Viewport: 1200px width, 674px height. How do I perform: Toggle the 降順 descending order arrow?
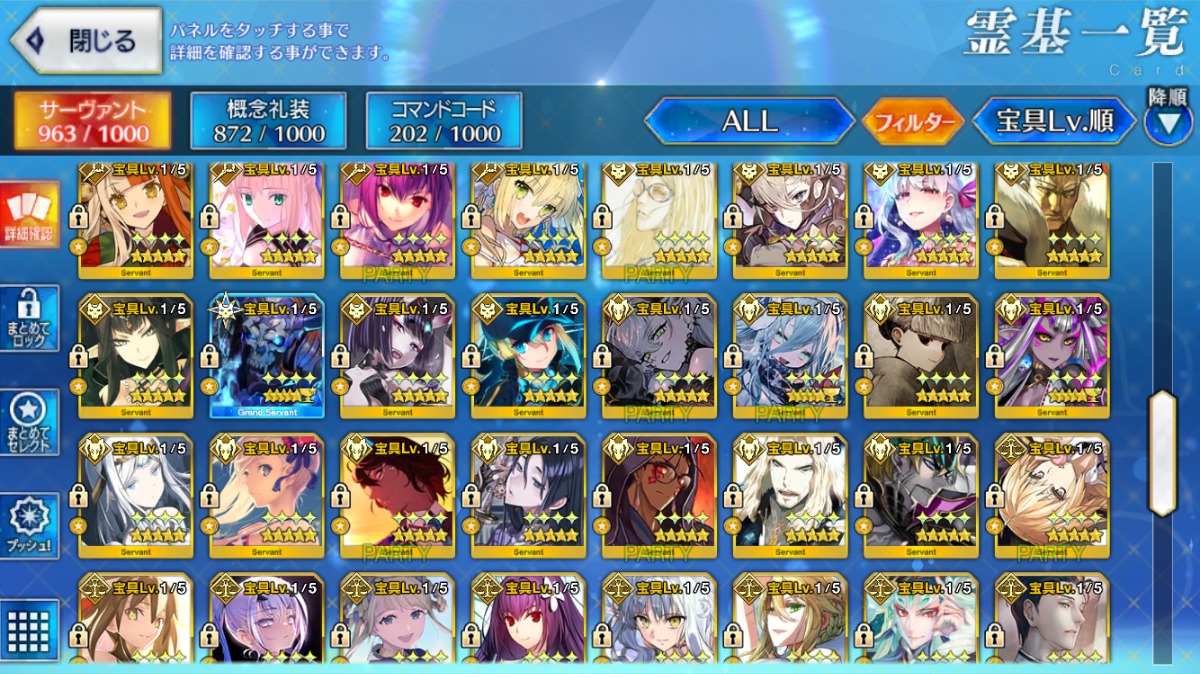1167,119
